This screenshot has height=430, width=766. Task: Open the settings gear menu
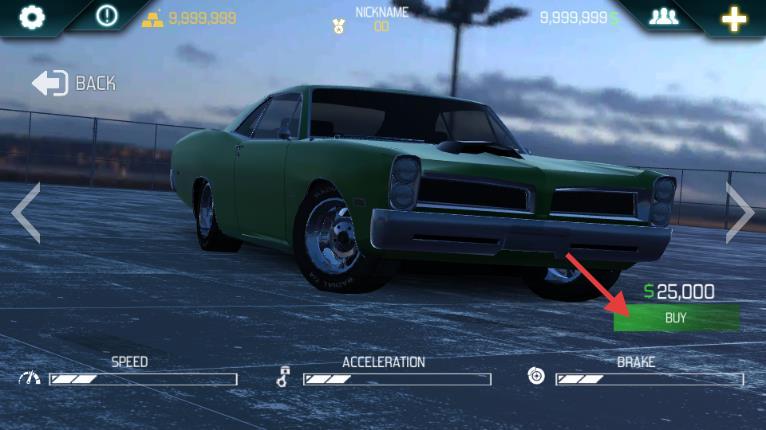(33, 17)
